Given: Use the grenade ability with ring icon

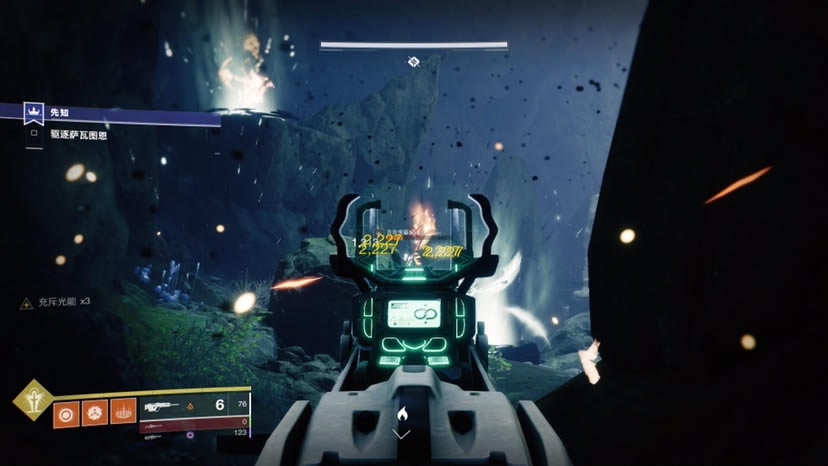Looking at the screenshot, I should click(66, 411).
